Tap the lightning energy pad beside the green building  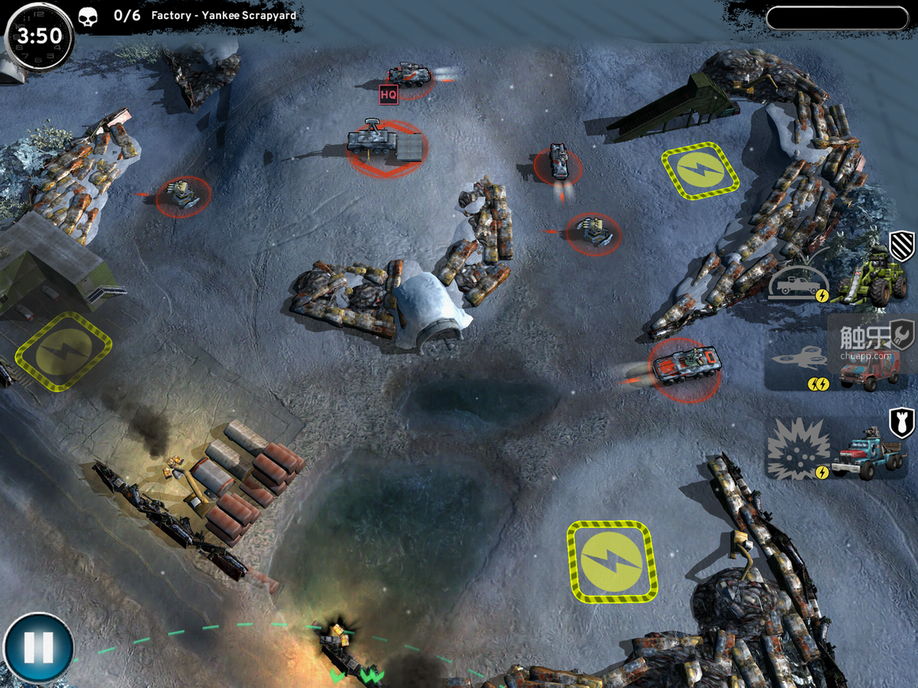point(63,350)
